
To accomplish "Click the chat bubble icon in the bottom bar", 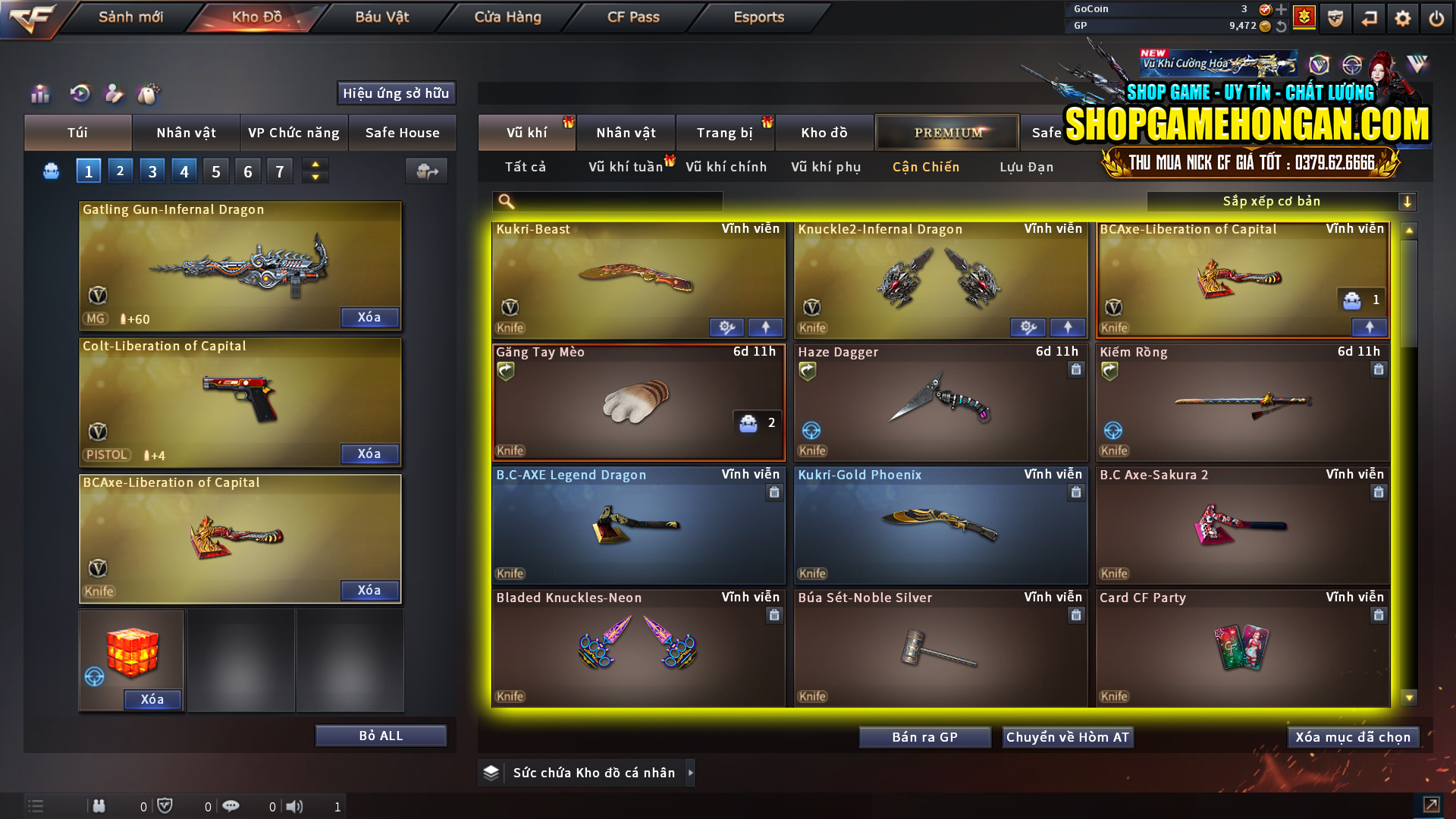I will [231, 806].
